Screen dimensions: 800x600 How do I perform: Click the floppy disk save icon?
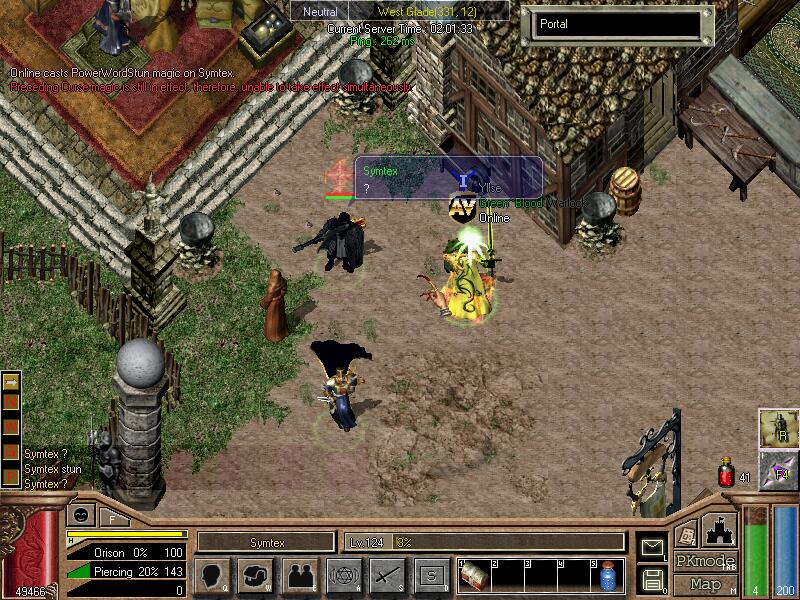[652, 579]
